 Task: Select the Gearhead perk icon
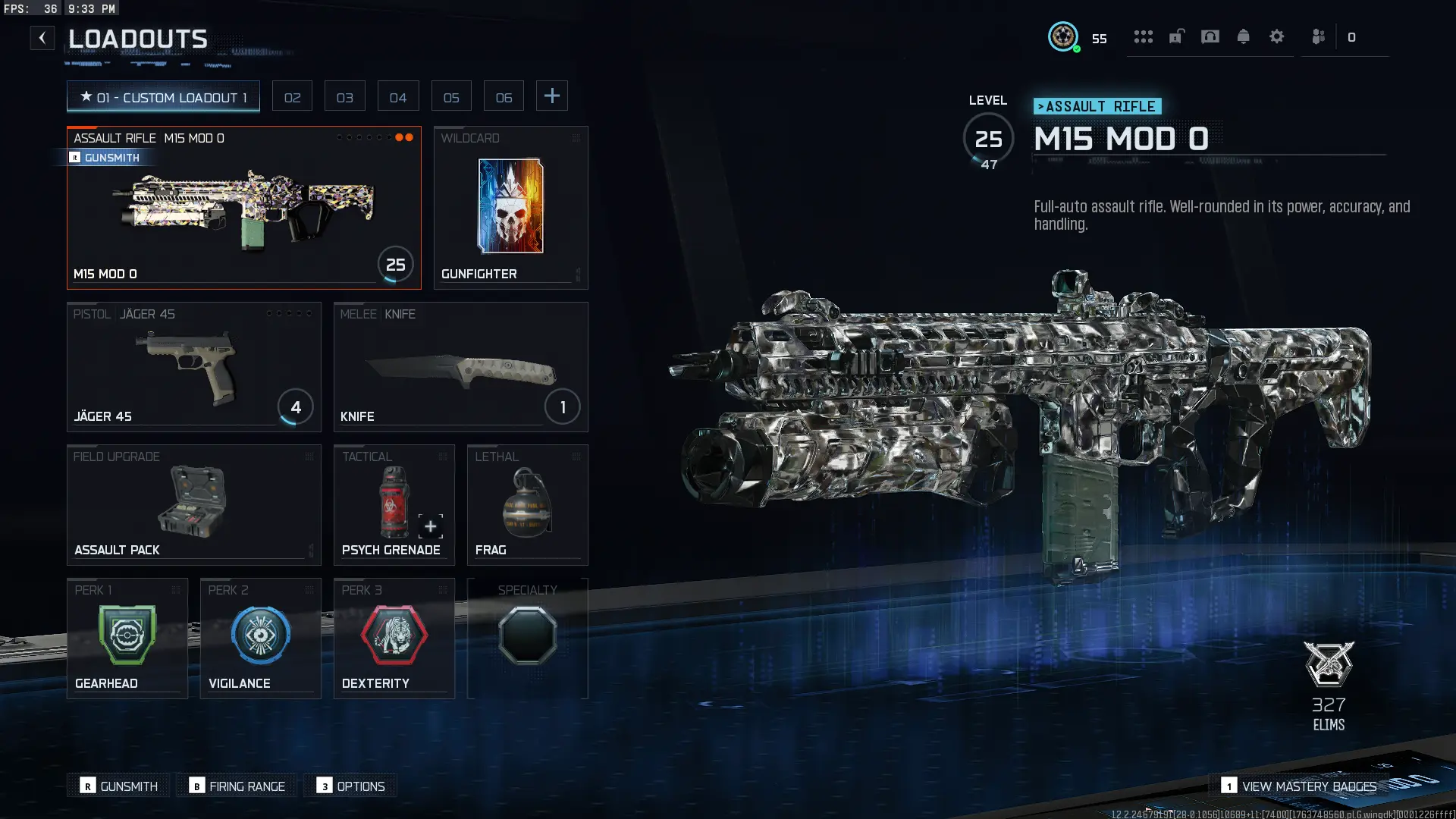coord(127,635)
